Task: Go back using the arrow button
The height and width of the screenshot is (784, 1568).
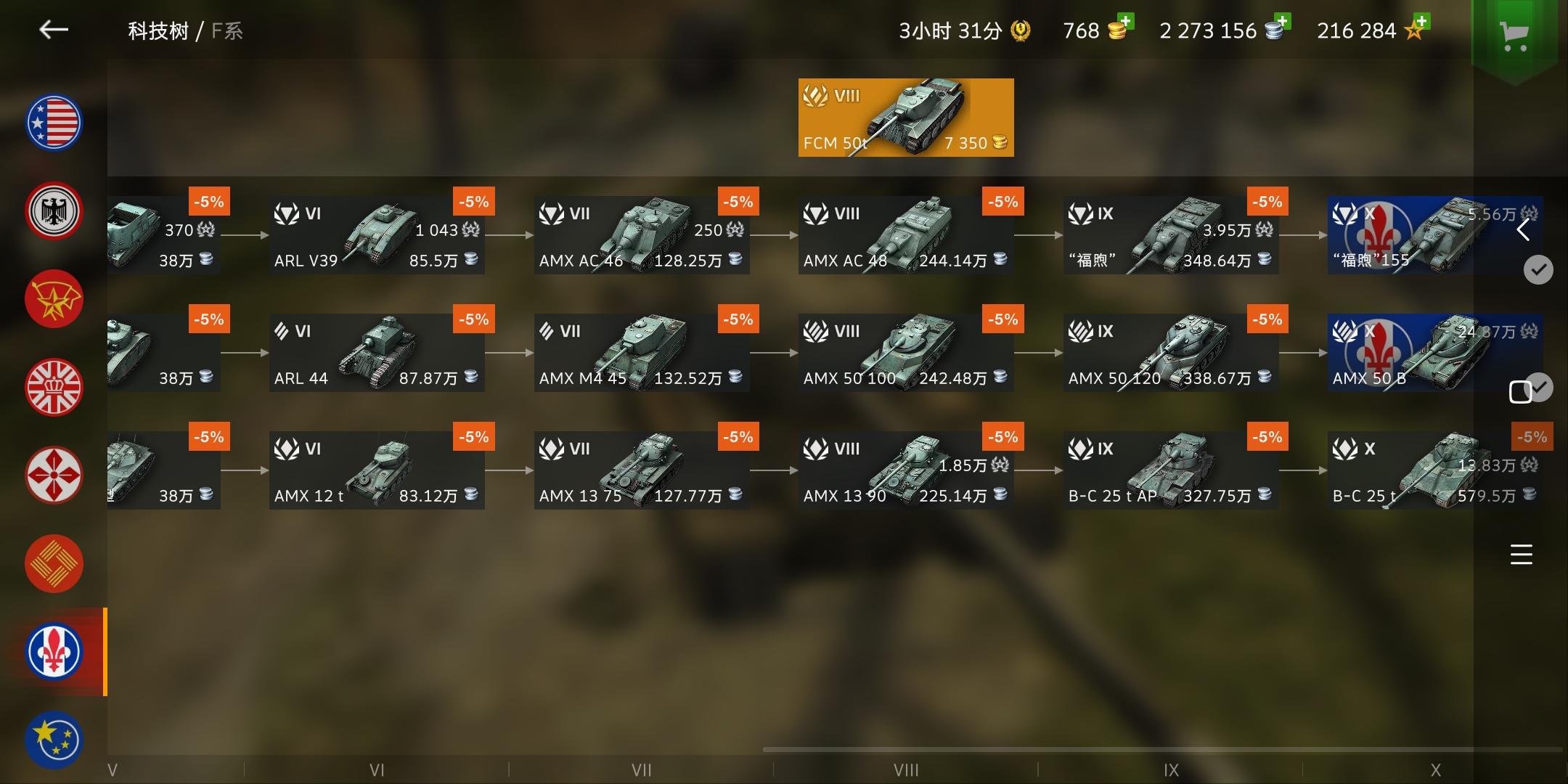Action: (x=53, y=30)
